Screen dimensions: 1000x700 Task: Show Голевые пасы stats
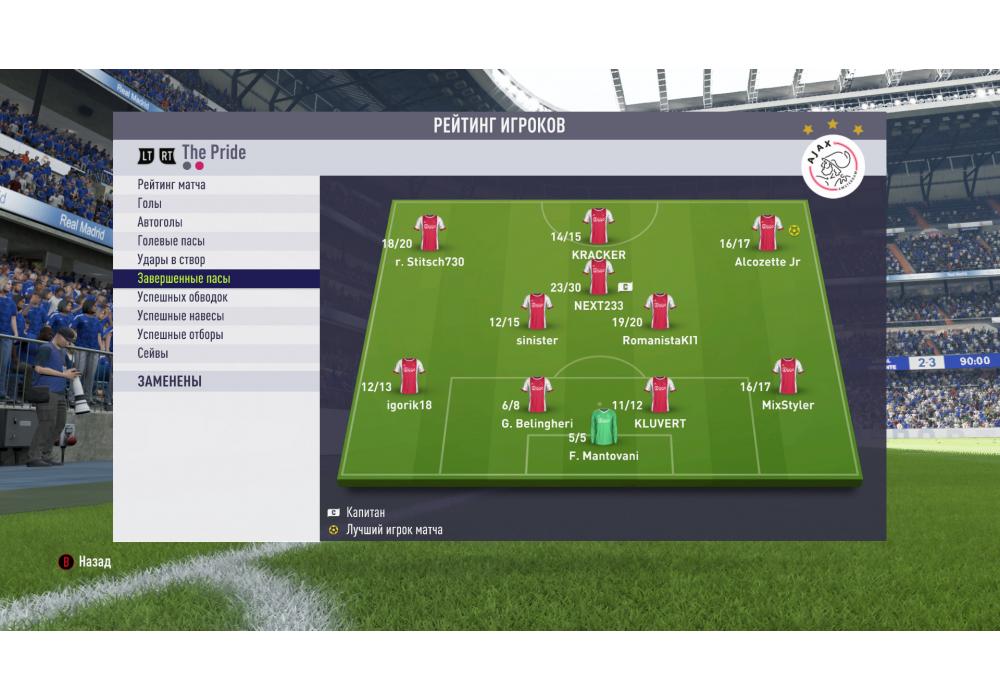[215, 241]
